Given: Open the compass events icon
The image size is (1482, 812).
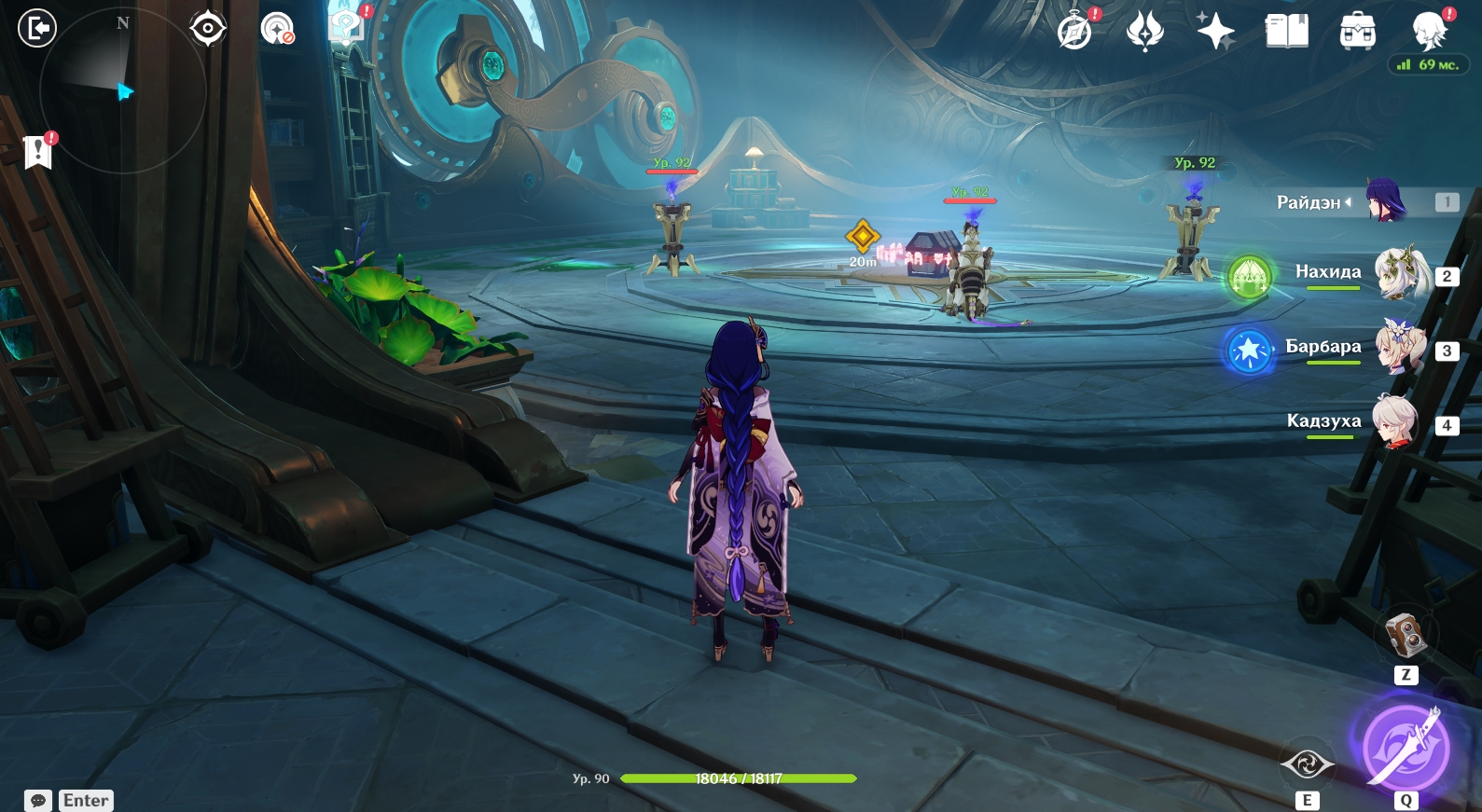Looking at the screenshot, I should tap(1074, 31).
